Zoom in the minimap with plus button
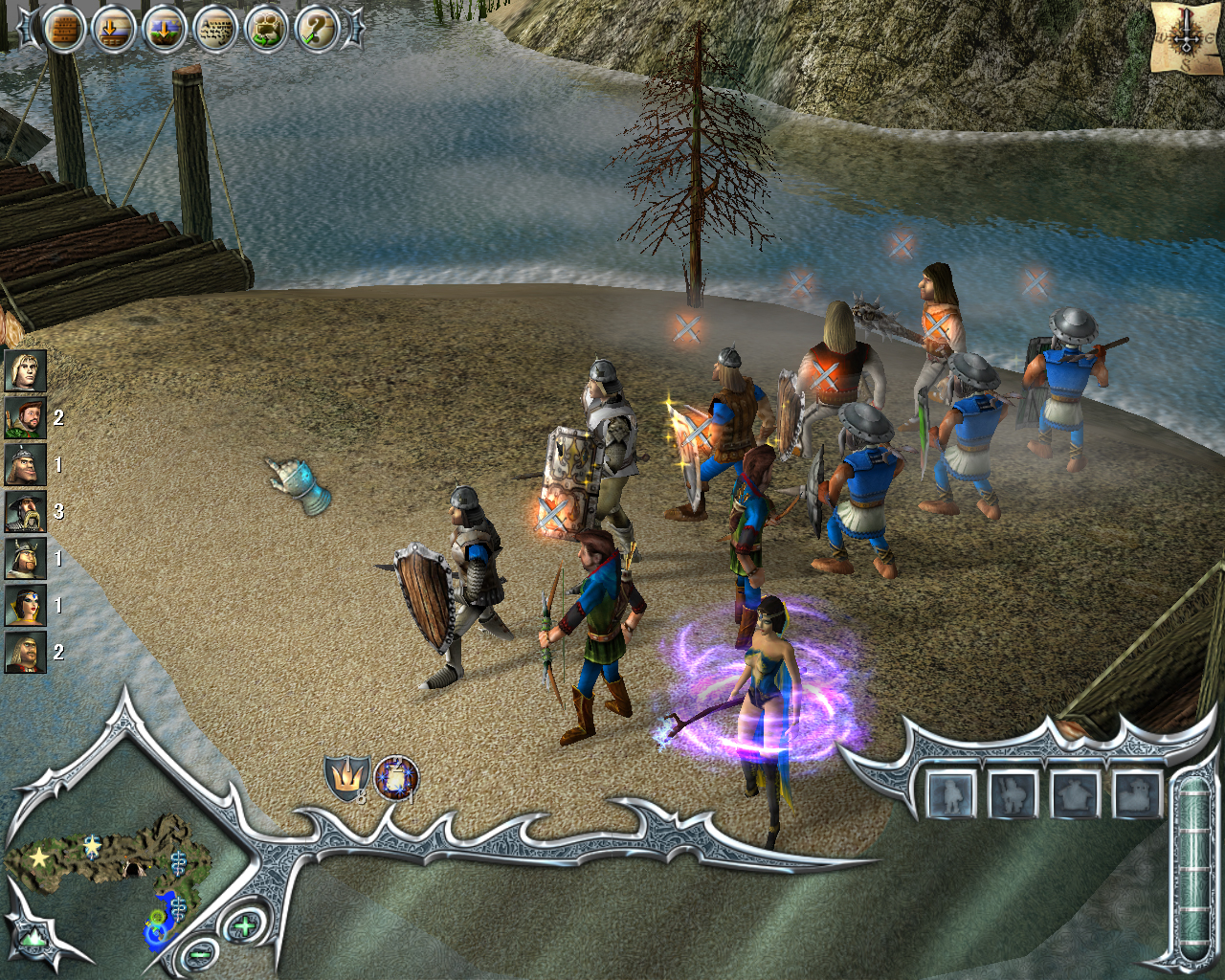 pyautogui.click(x=245, y=924)
